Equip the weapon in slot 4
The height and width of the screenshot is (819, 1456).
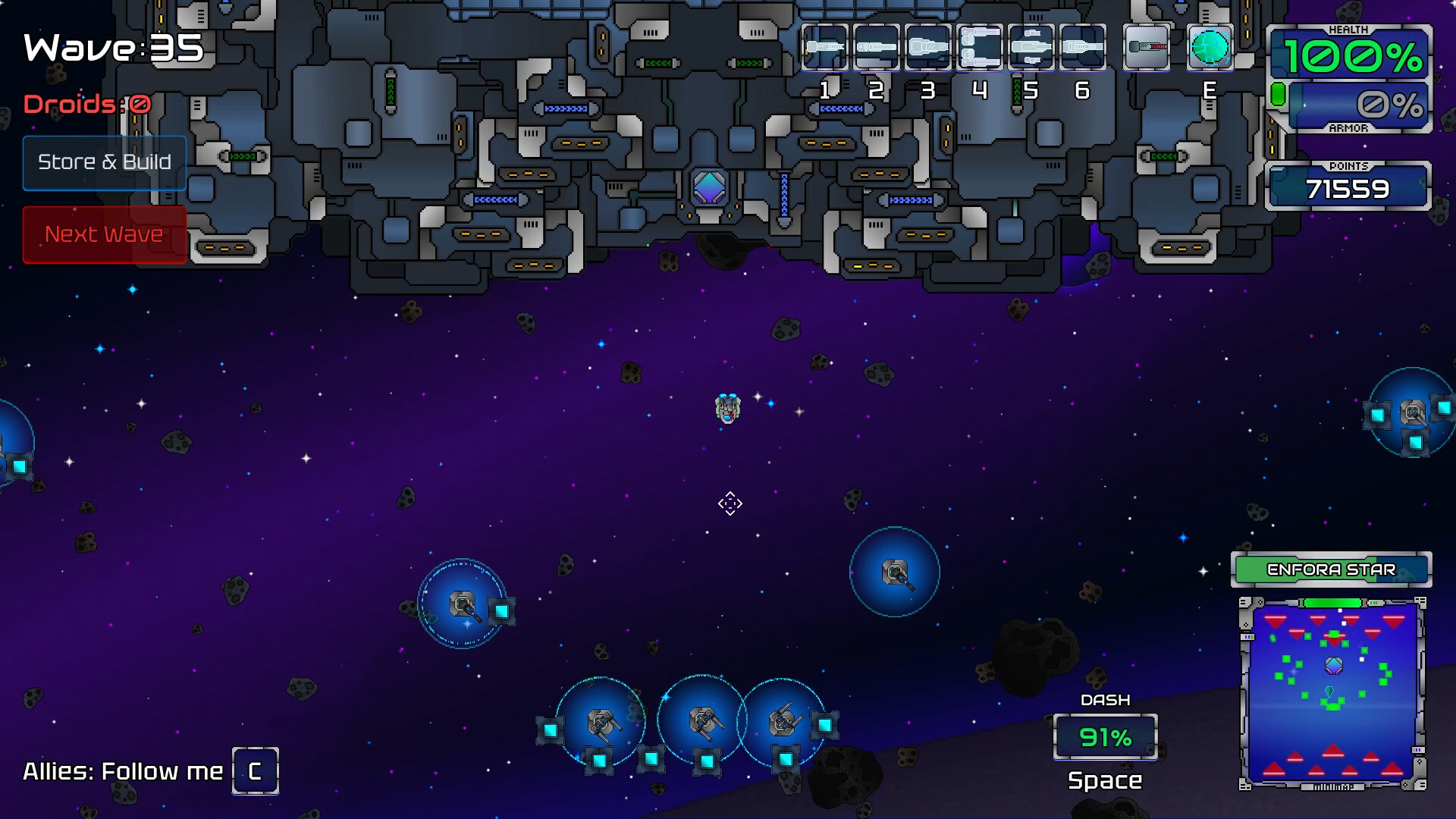pyautogui.click(x=980, y=47)
